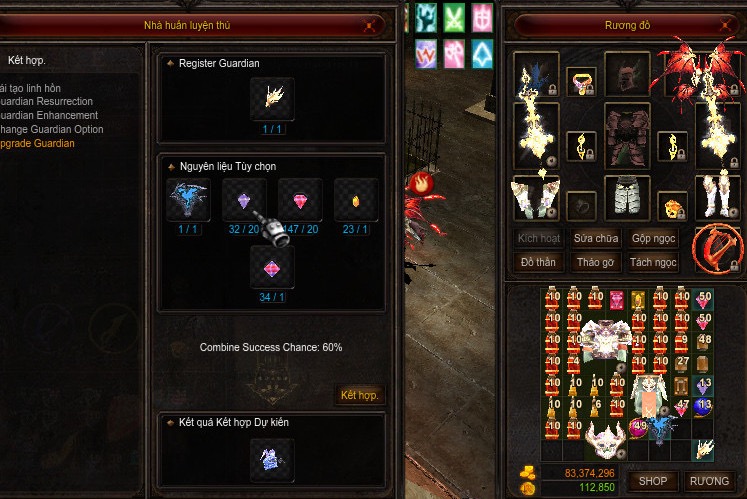Click the registered guardian slot

pyautogui.click(x=272, y=97)
